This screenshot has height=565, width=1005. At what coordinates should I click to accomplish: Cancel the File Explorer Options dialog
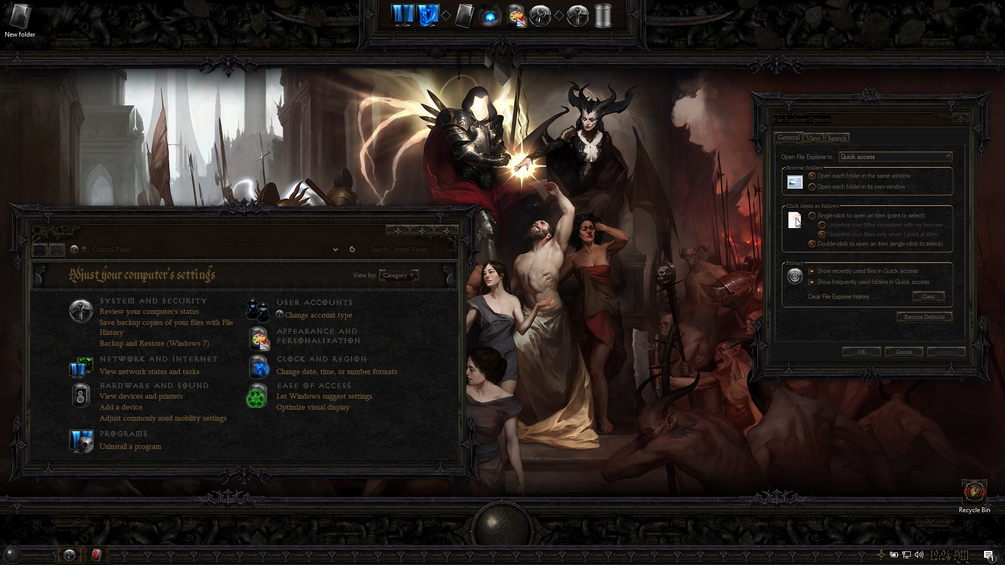click(x=903, y=352)
